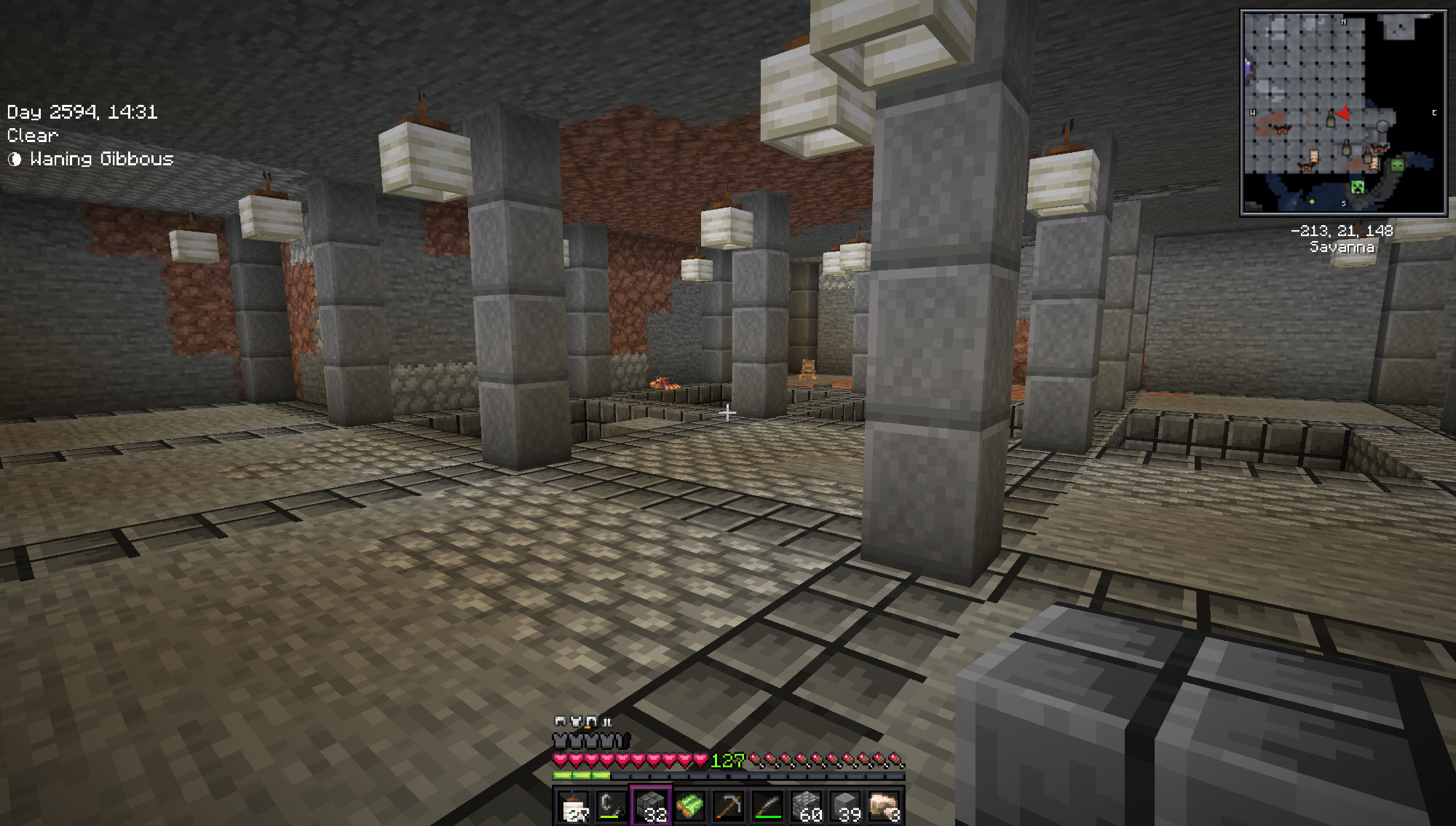Select the flint and steel slot
Image resolution: width=1456 pixels, height=826 pixels.
612,807
